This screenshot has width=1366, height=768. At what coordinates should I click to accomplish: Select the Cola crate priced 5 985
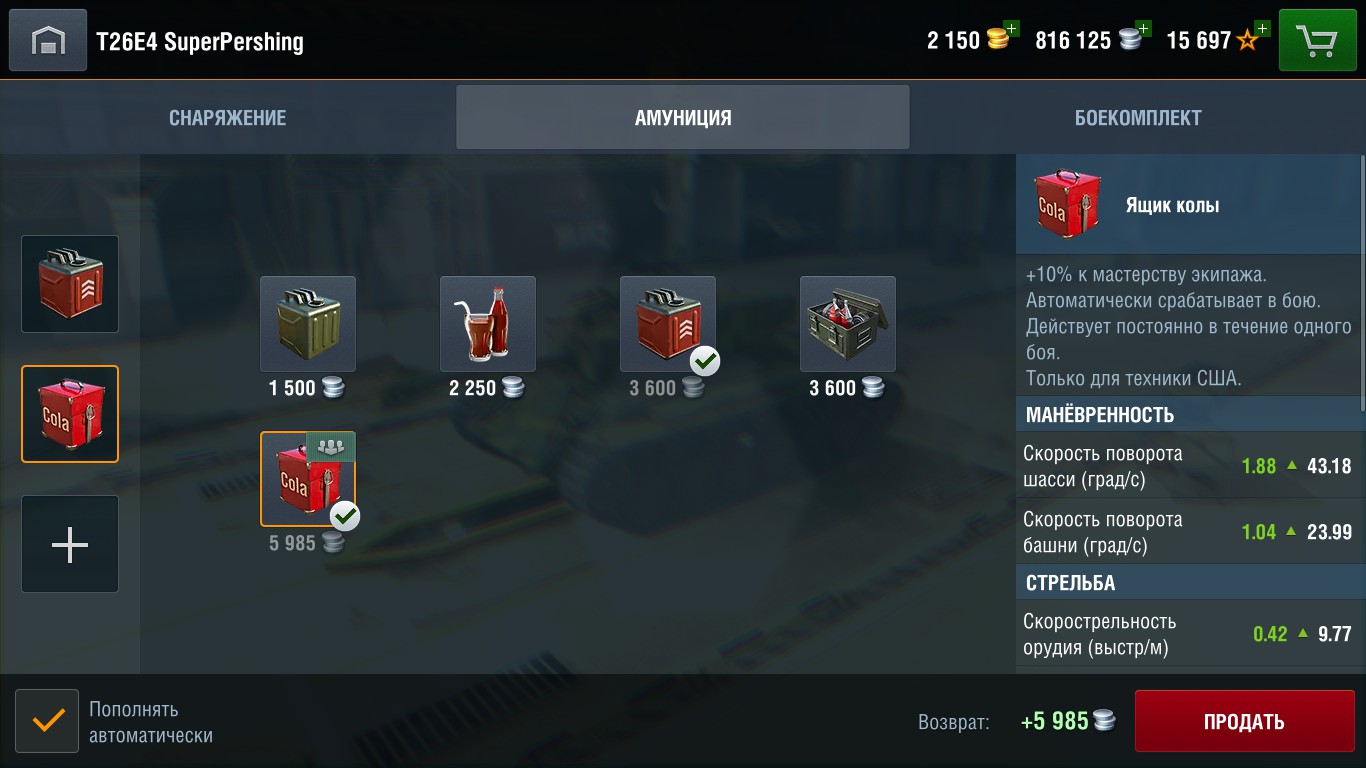(308, 479)
